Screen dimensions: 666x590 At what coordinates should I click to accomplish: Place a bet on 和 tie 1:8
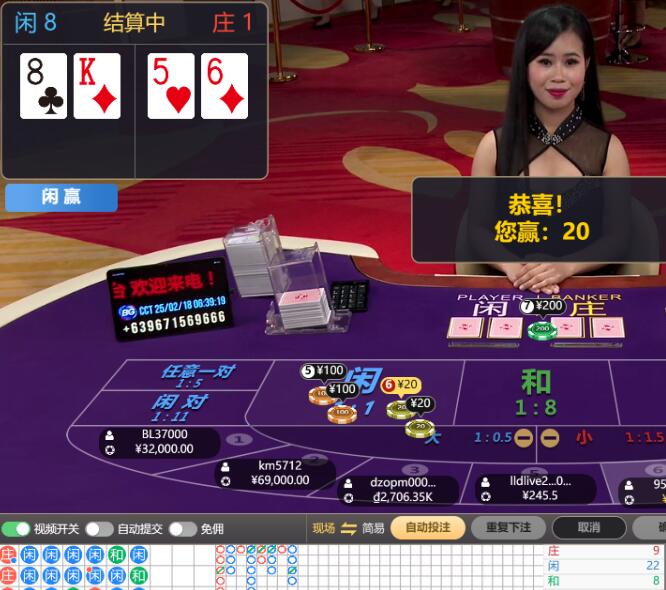click(536, 391)
